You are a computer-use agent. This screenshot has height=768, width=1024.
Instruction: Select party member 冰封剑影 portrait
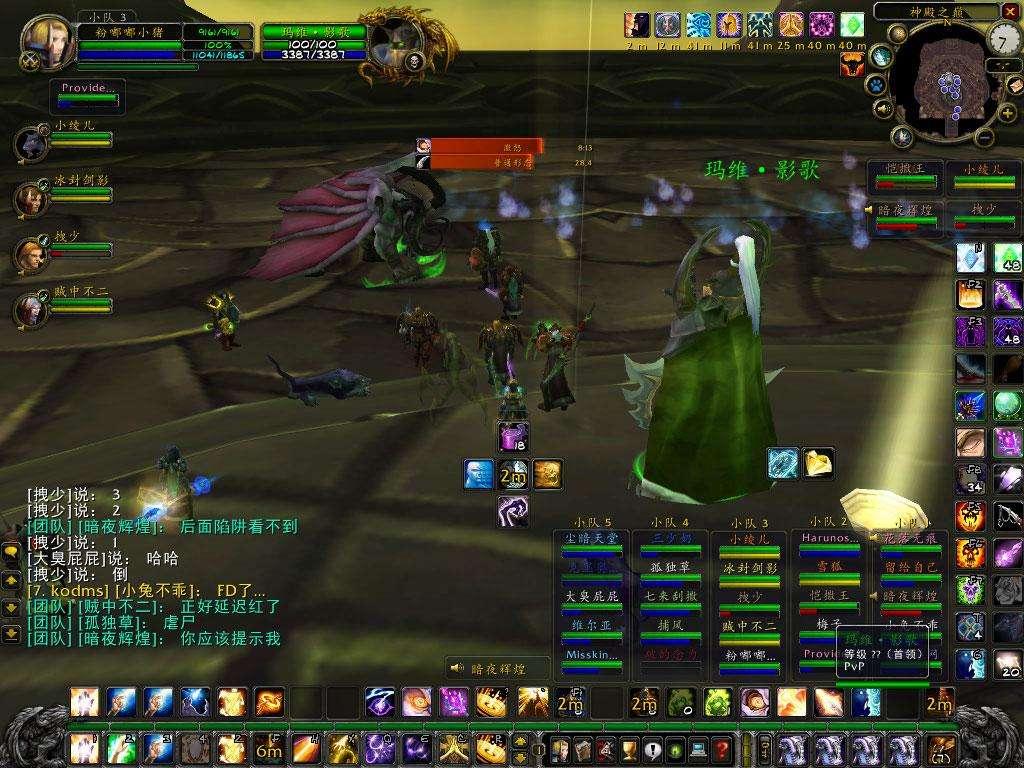click(29, 198)
